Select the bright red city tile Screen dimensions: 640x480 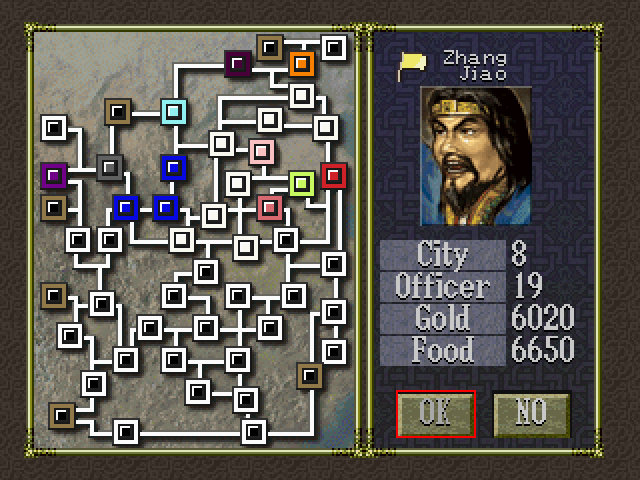point(334,176)
